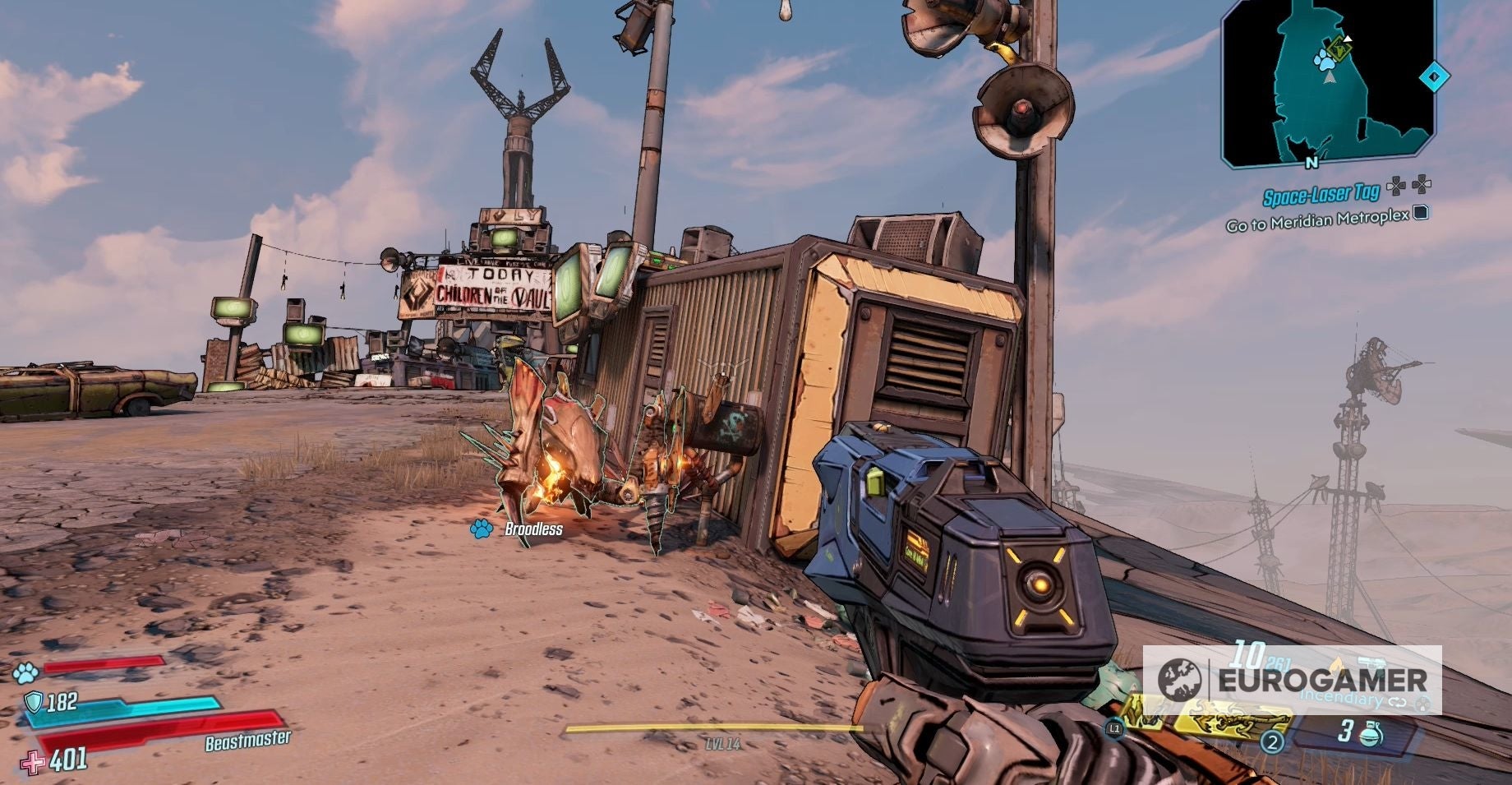Click the diamond waypoint icon beside the minimap
Image resolution: width=1512 pixels, height=785 pixels.
pyautogui.click(x=1435, y=76)
